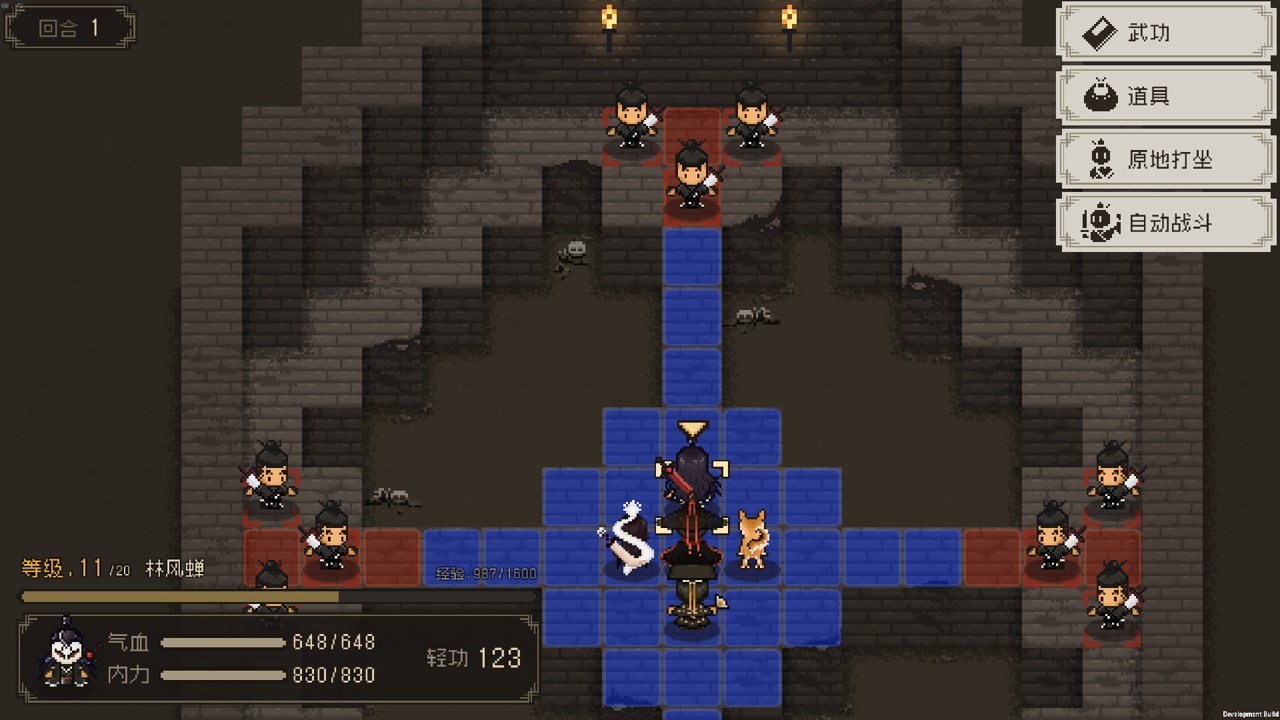The height and width of the screenshot is (720, 1280).
Task: Click 林风蝉's masked character portrait
Action: (68, 653)
